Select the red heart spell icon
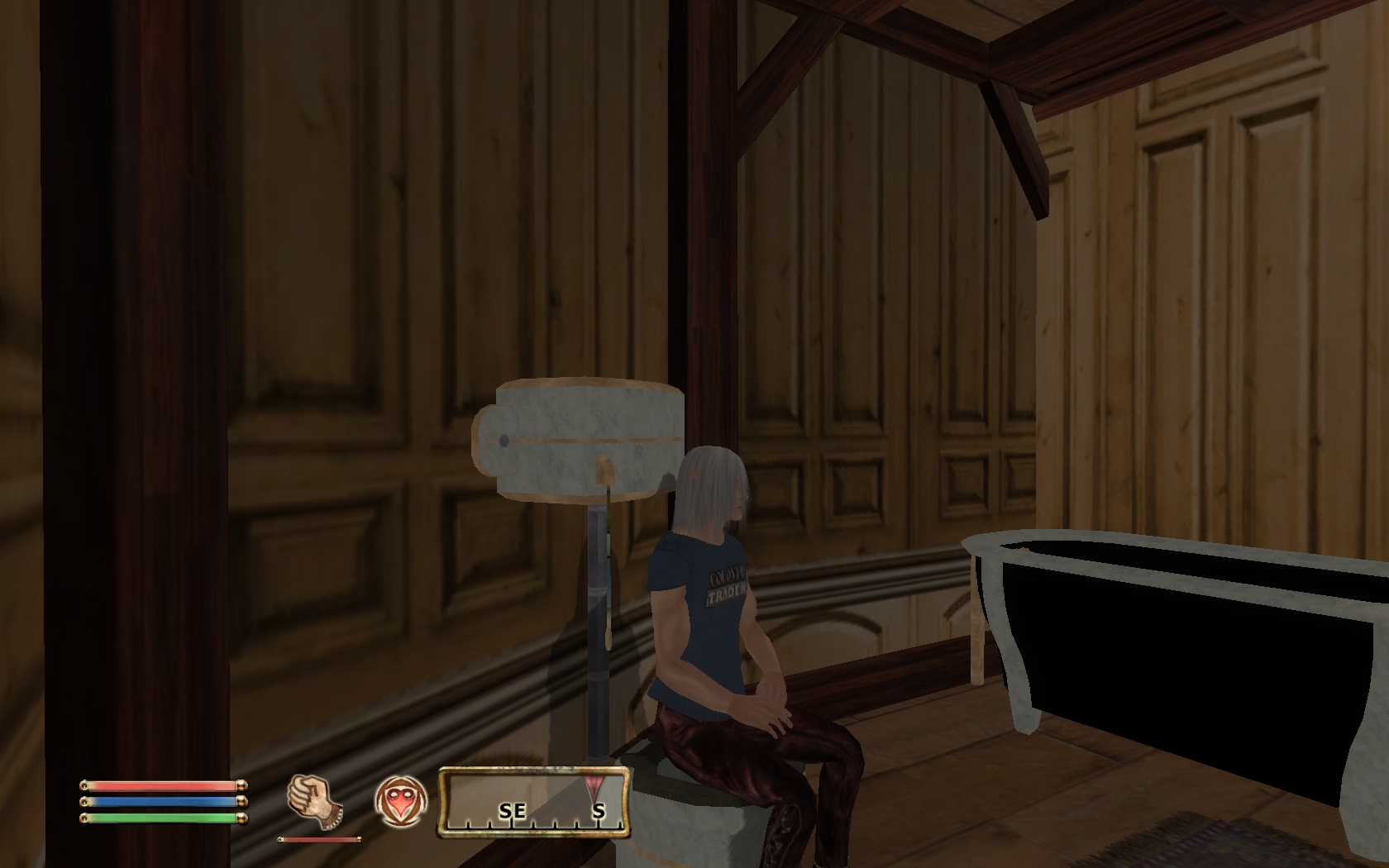 coord(401,802)
